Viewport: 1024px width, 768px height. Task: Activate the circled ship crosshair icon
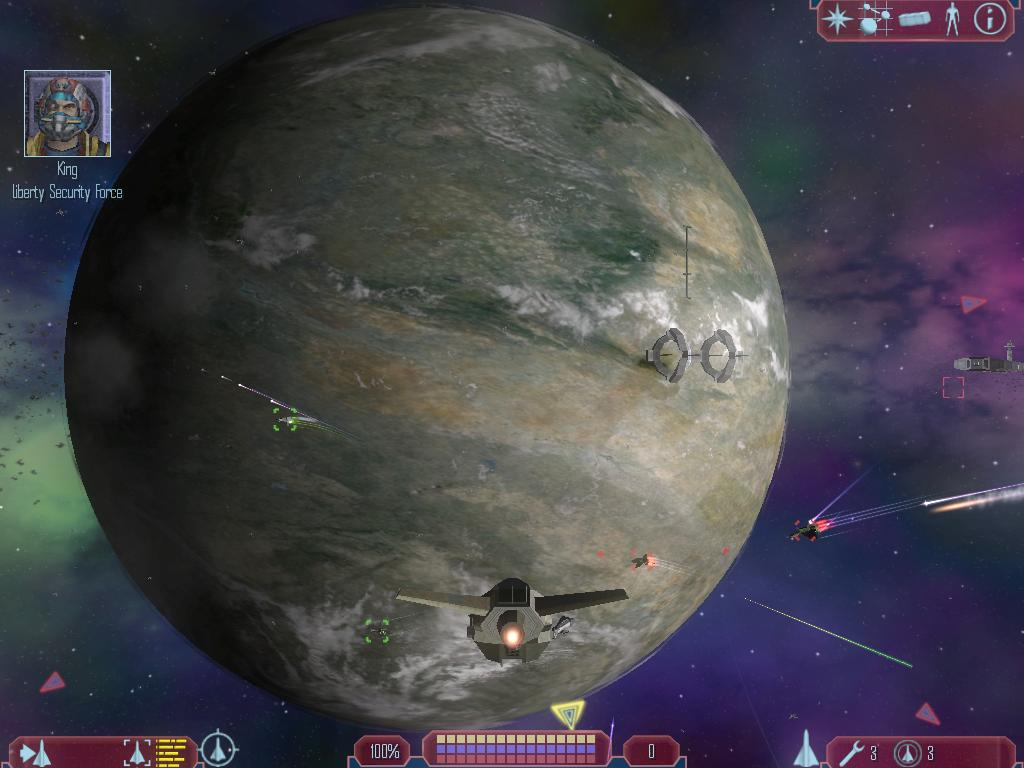click(218, 749)
